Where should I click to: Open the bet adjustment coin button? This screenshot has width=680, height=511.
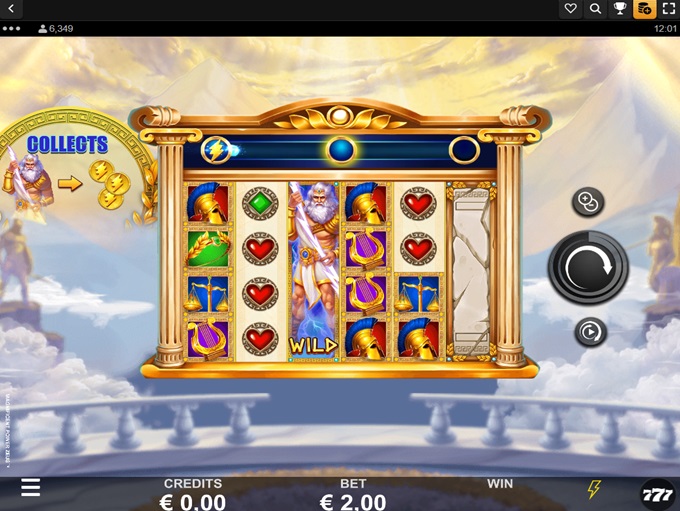(x=587, y=203)
